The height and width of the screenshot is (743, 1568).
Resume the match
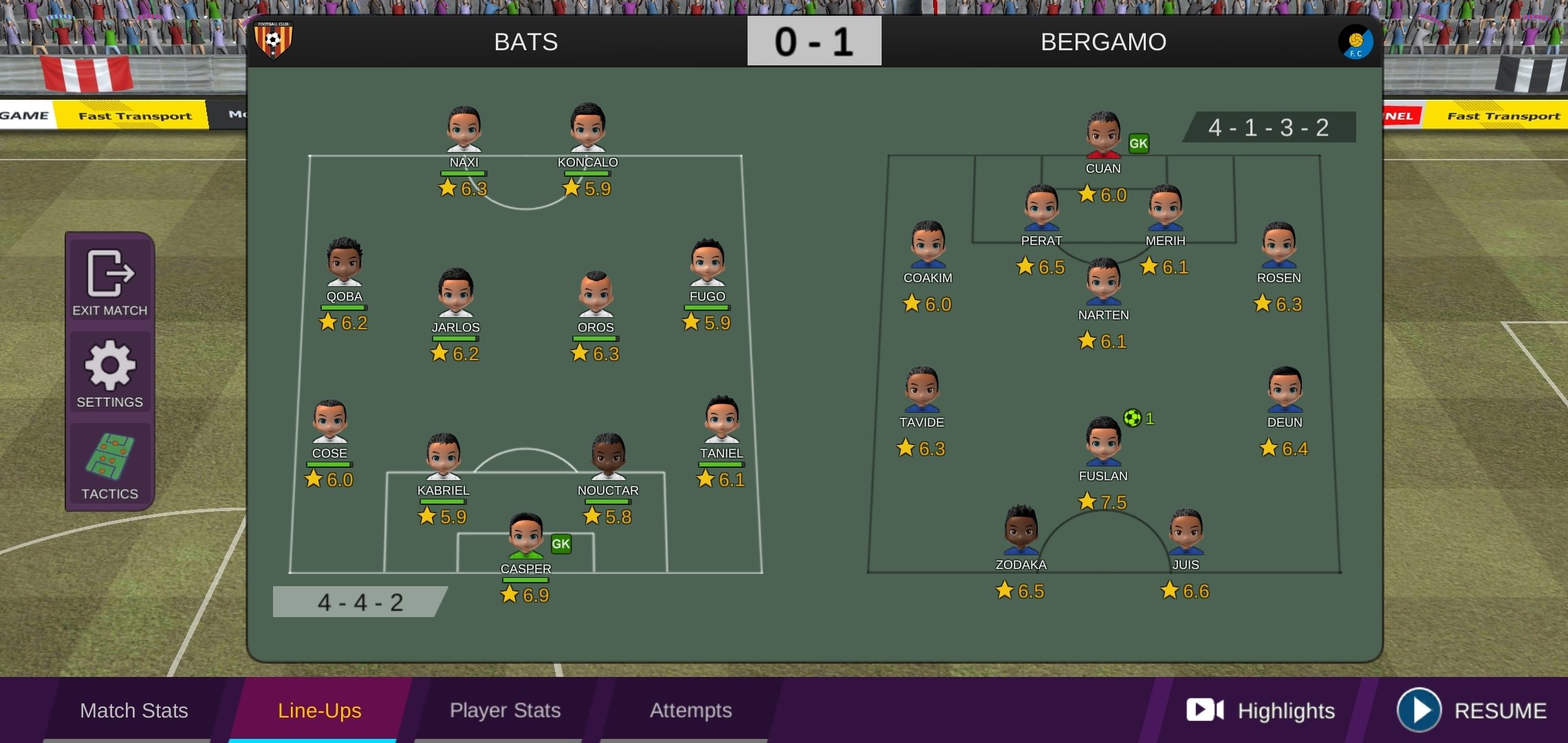coord(1472,710)
